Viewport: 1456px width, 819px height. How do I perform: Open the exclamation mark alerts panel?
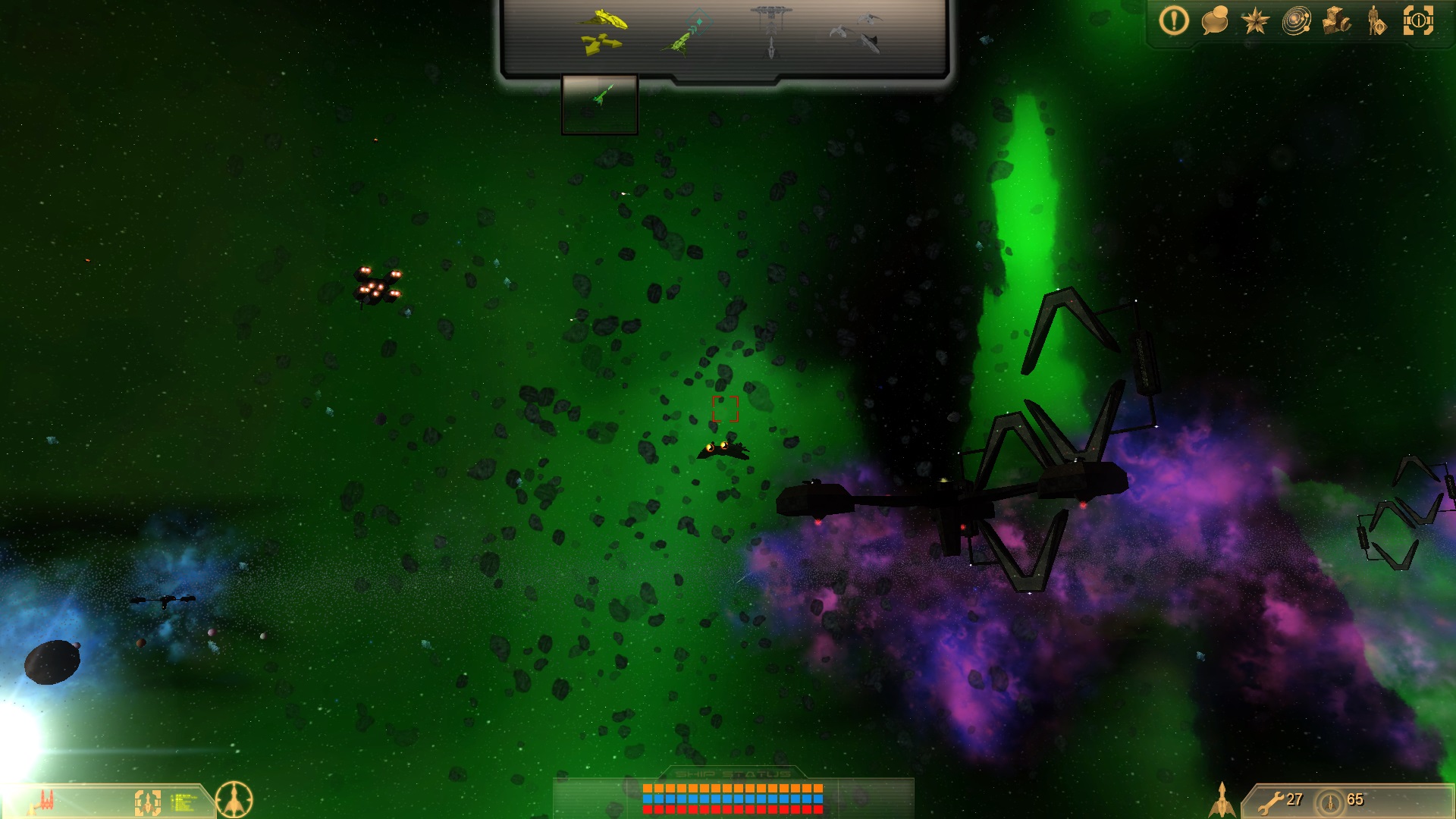pyautogui.click(x=1173, y=21)
